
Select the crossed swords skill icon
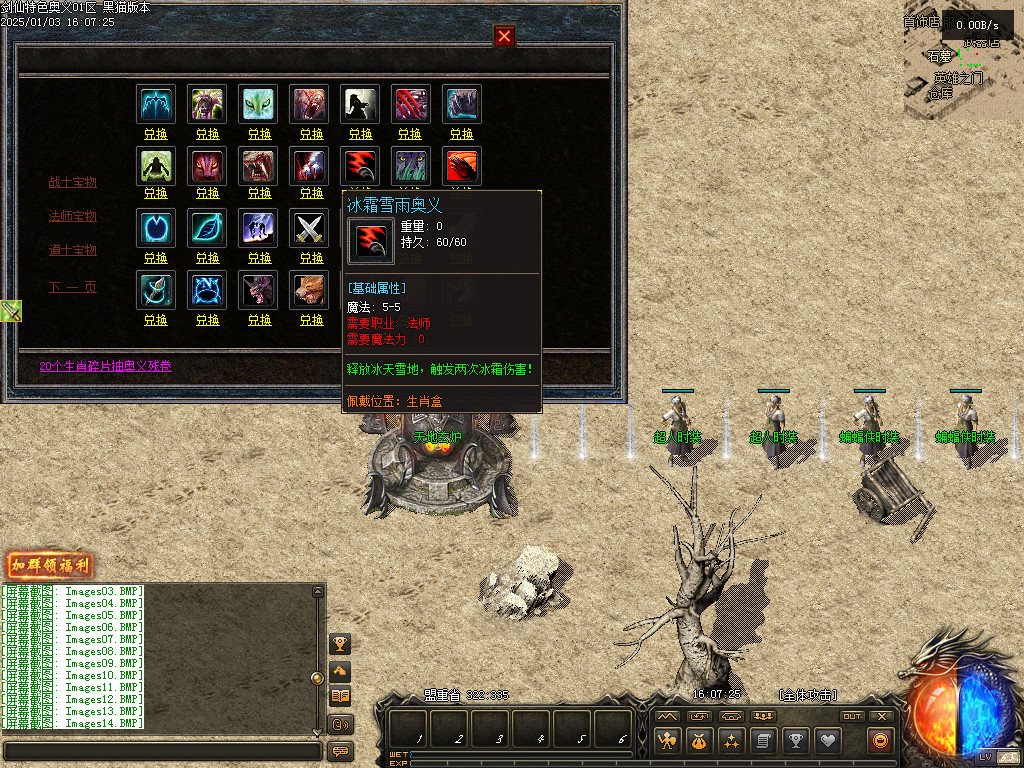[310, 229]
